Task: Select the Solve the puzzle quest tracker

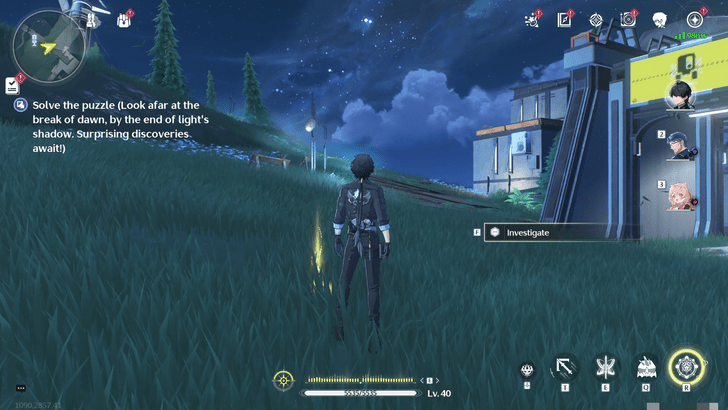Action: (110, 125)
